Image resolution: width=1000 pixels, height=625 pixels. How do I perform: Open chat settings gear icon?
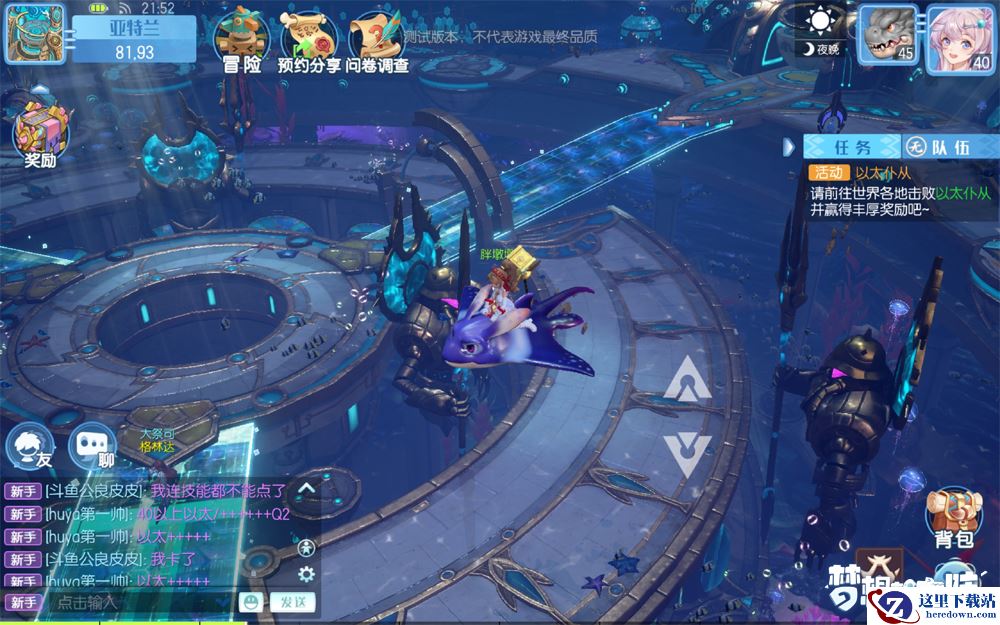[x=307, y=574]
